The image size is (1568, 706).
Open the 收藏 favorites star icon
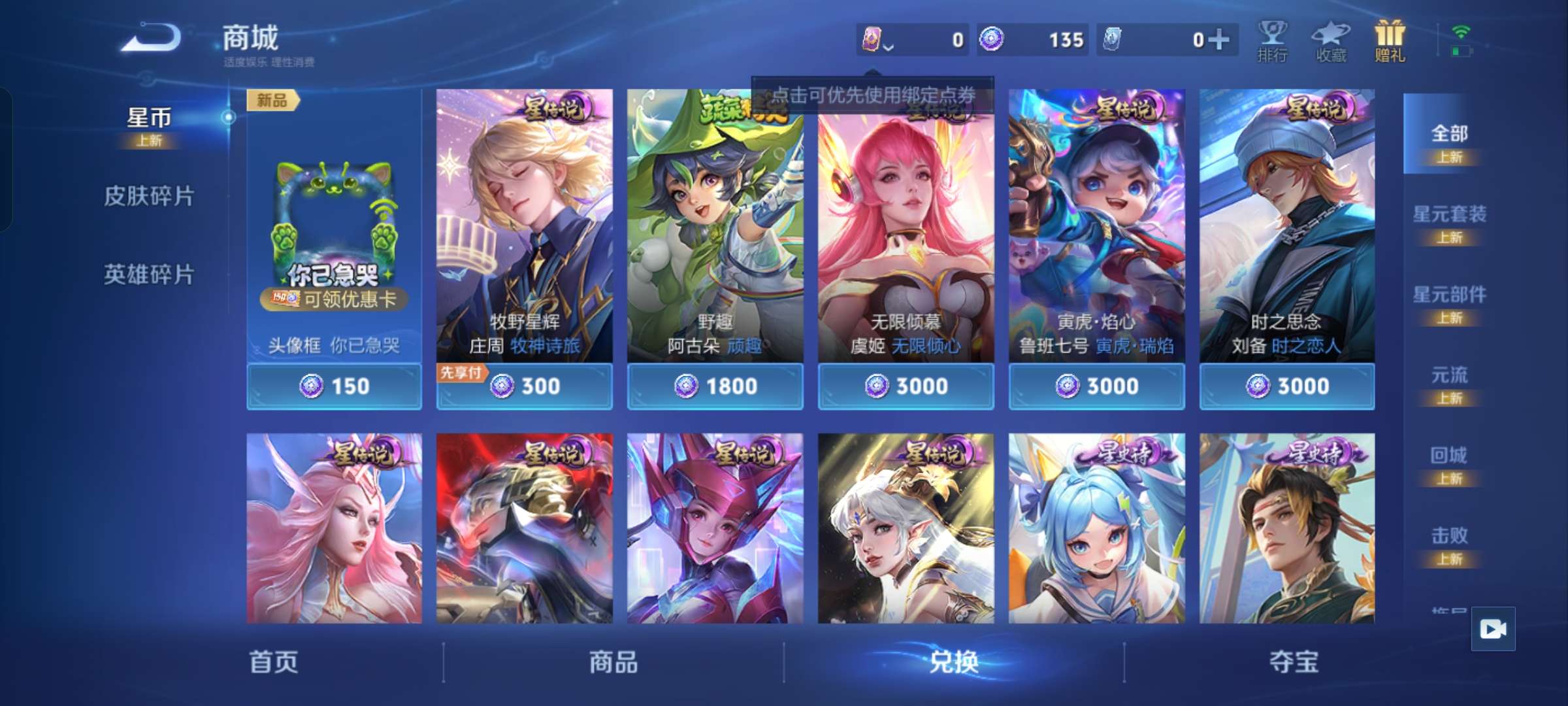tap(1330, 41)
